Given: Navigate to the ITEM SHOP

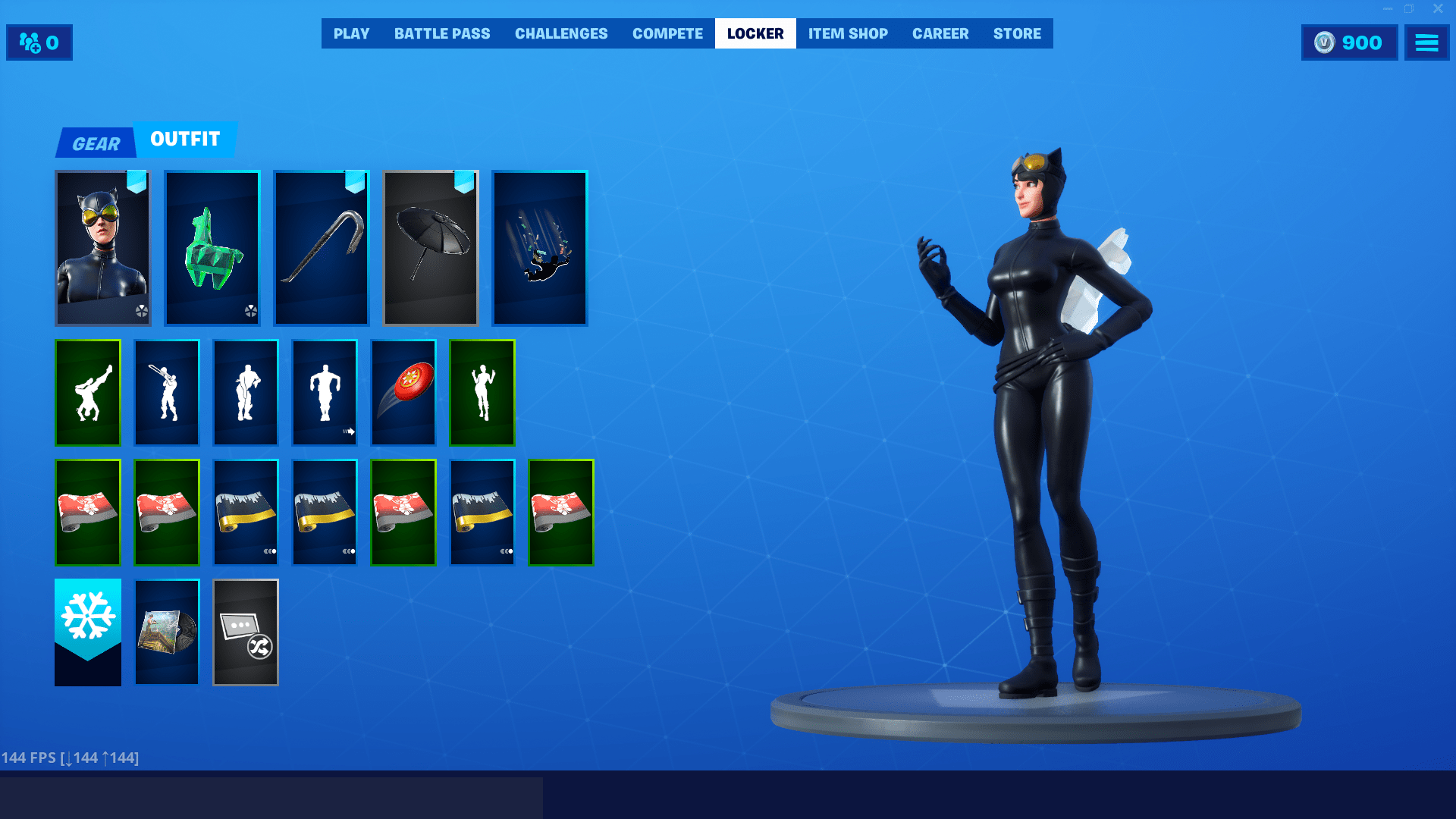Looking at the screenshot, I should pos(847,33).
